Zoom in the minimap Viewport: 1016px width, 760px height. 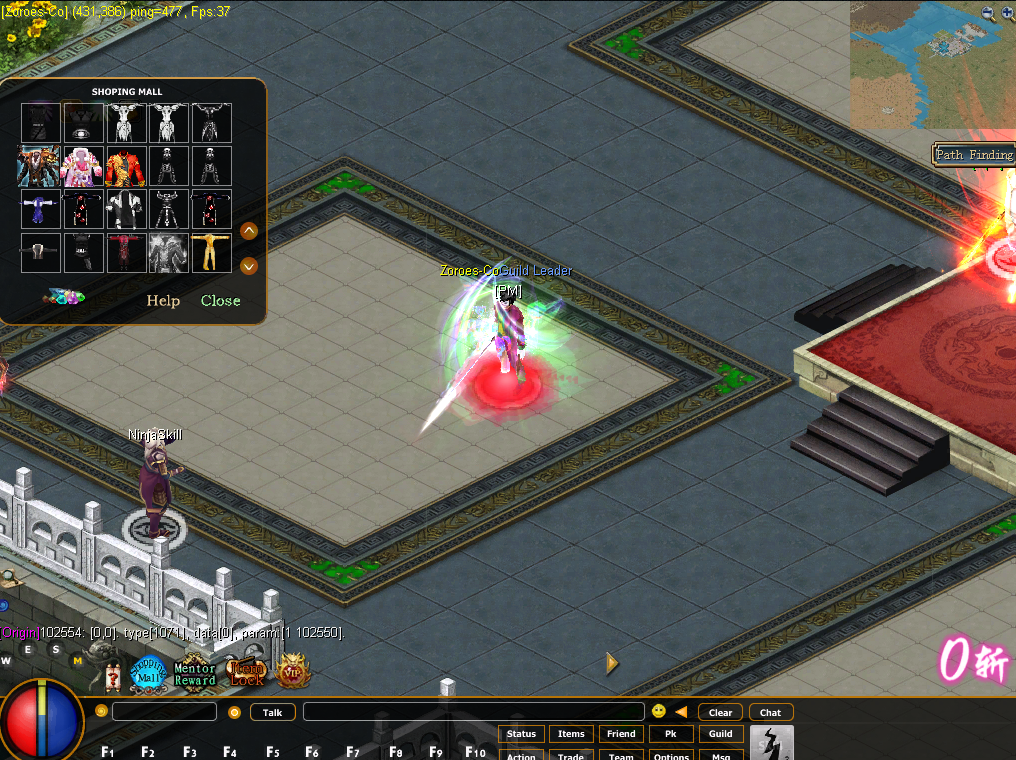pos(1006,13)
